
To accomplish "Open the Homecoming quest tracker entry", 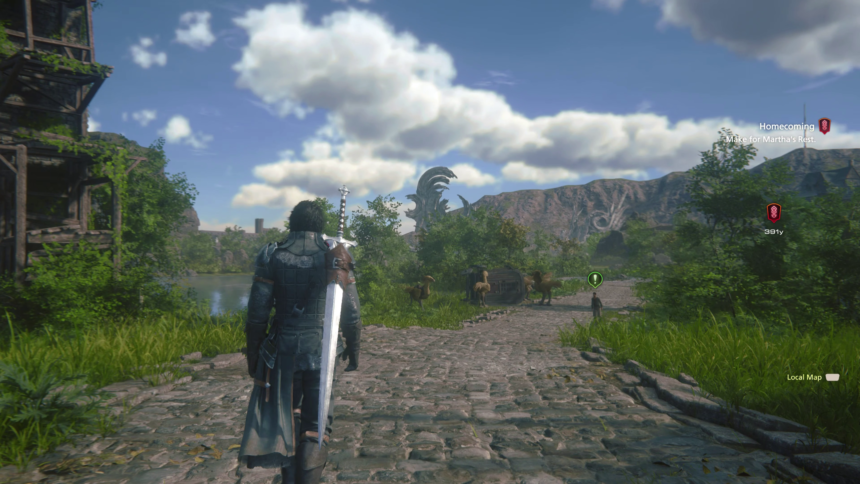I will click(786, 126).
